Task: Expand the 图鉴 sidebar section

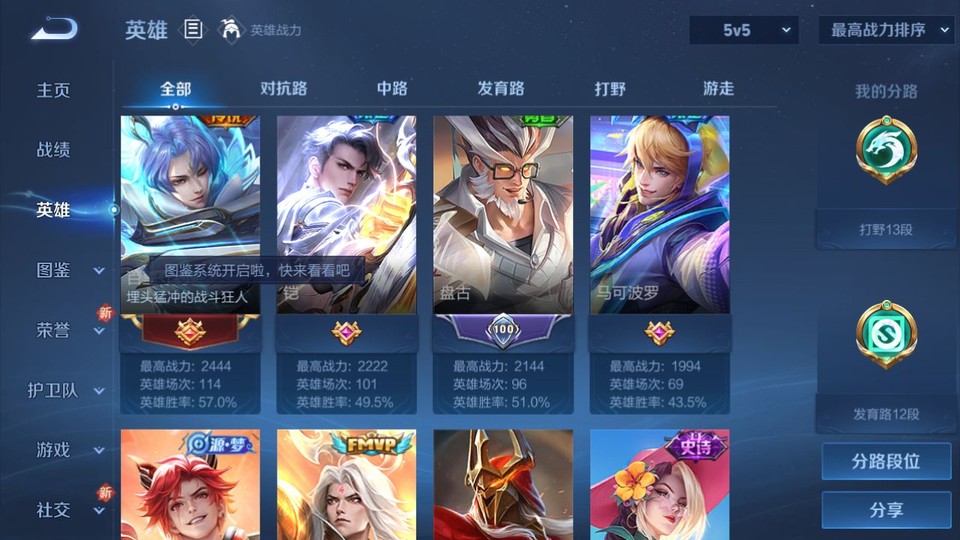Action: point(68,270)
